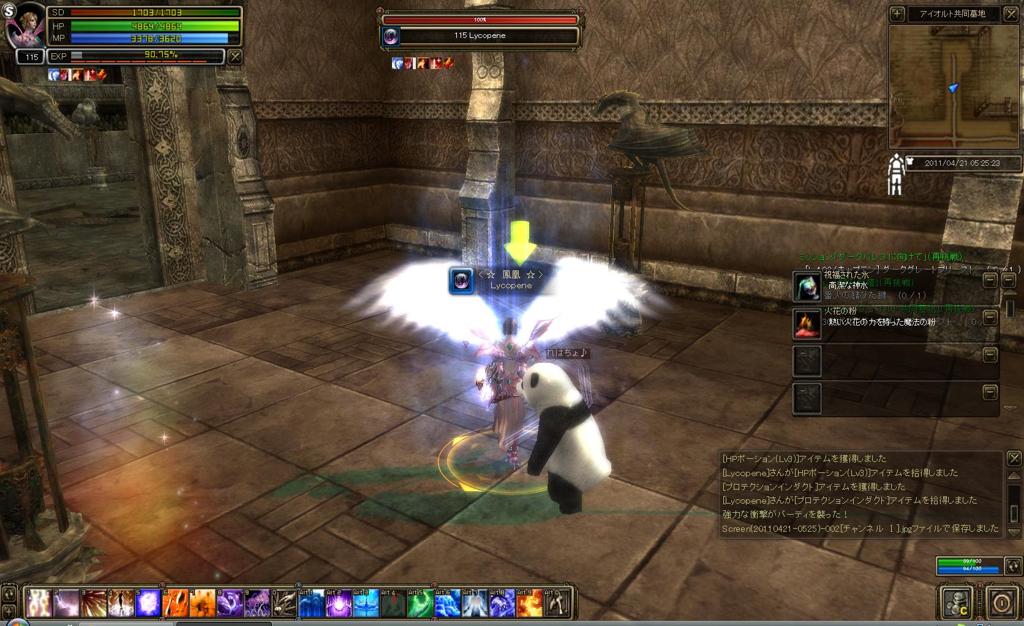Select the fire spark powder quest item
Viewport: 1024px width, 626px height.
(x=807, y=322)
